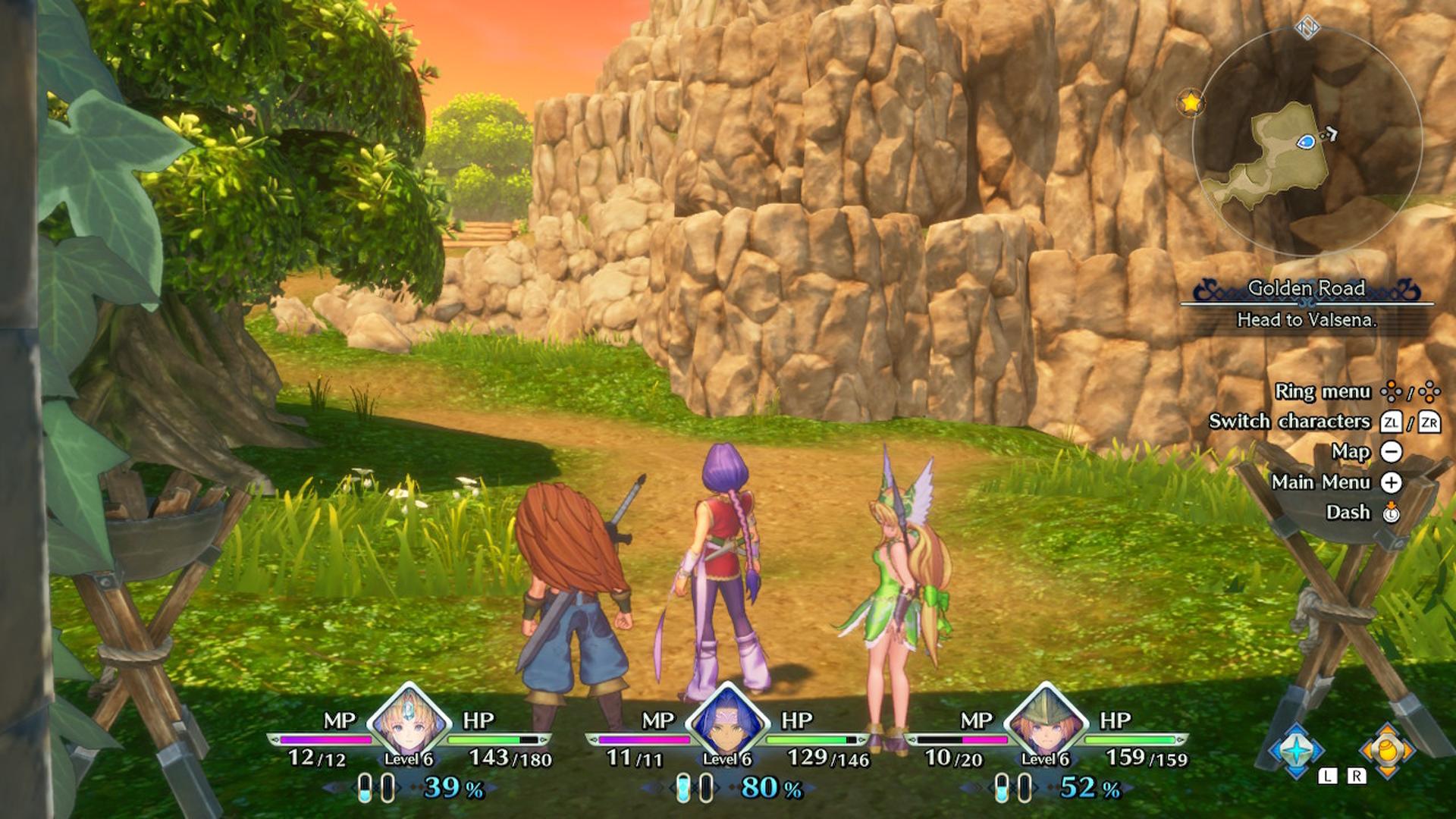Open the item wheel via gold item icon
1456x819 pixels.
point(1386,751)
